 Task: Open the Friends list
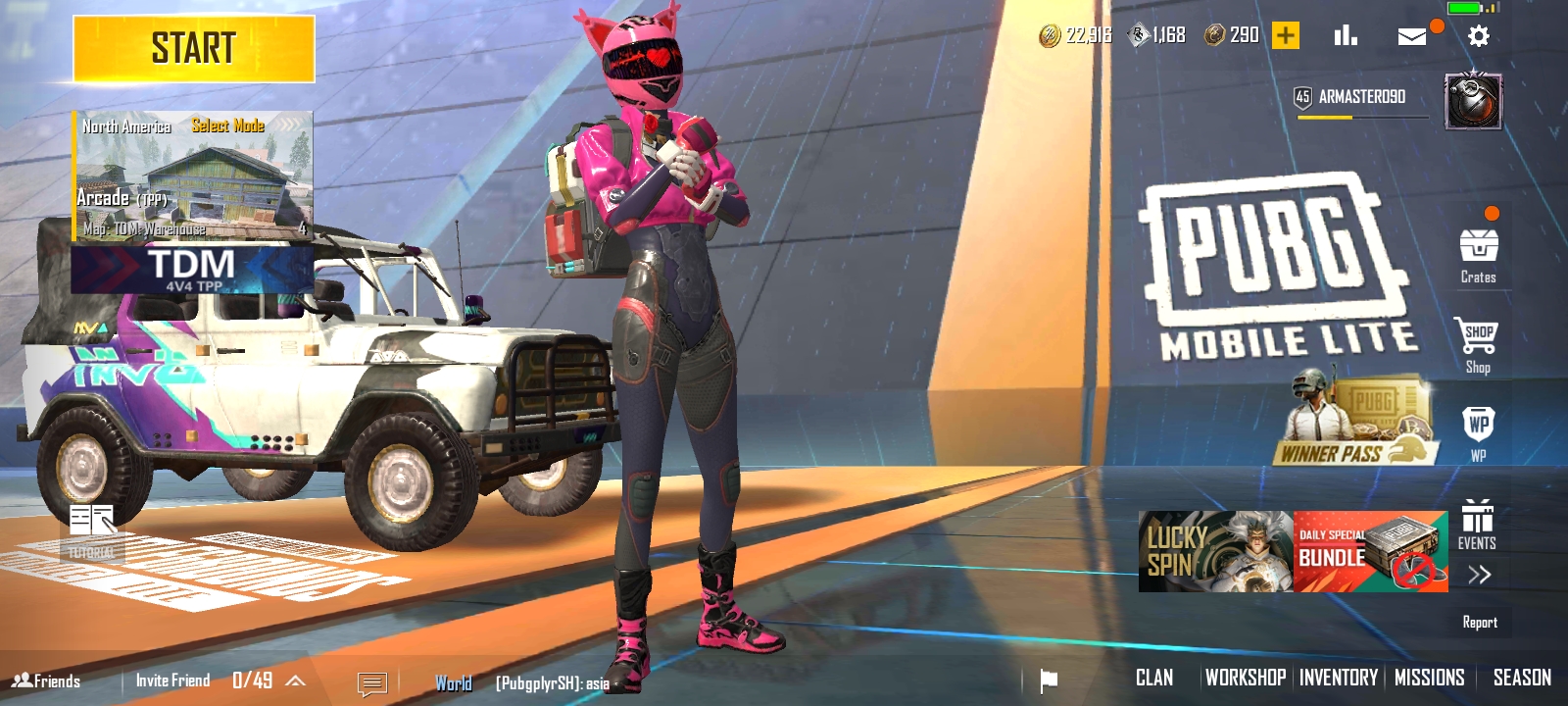[47, 681]
